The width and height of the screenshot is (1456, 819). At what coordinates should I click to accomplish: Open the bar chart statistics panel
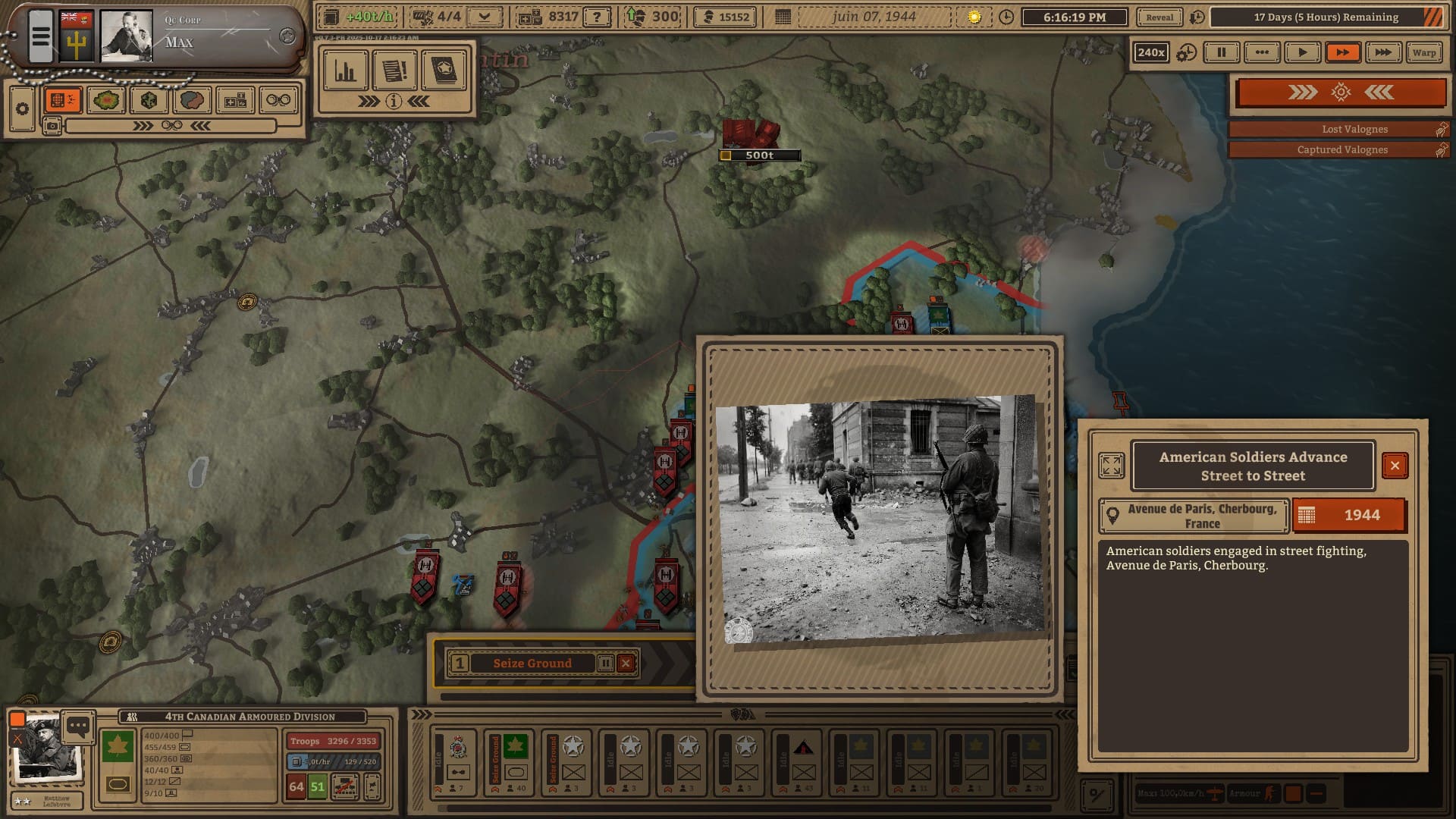(x=346, y=71)
